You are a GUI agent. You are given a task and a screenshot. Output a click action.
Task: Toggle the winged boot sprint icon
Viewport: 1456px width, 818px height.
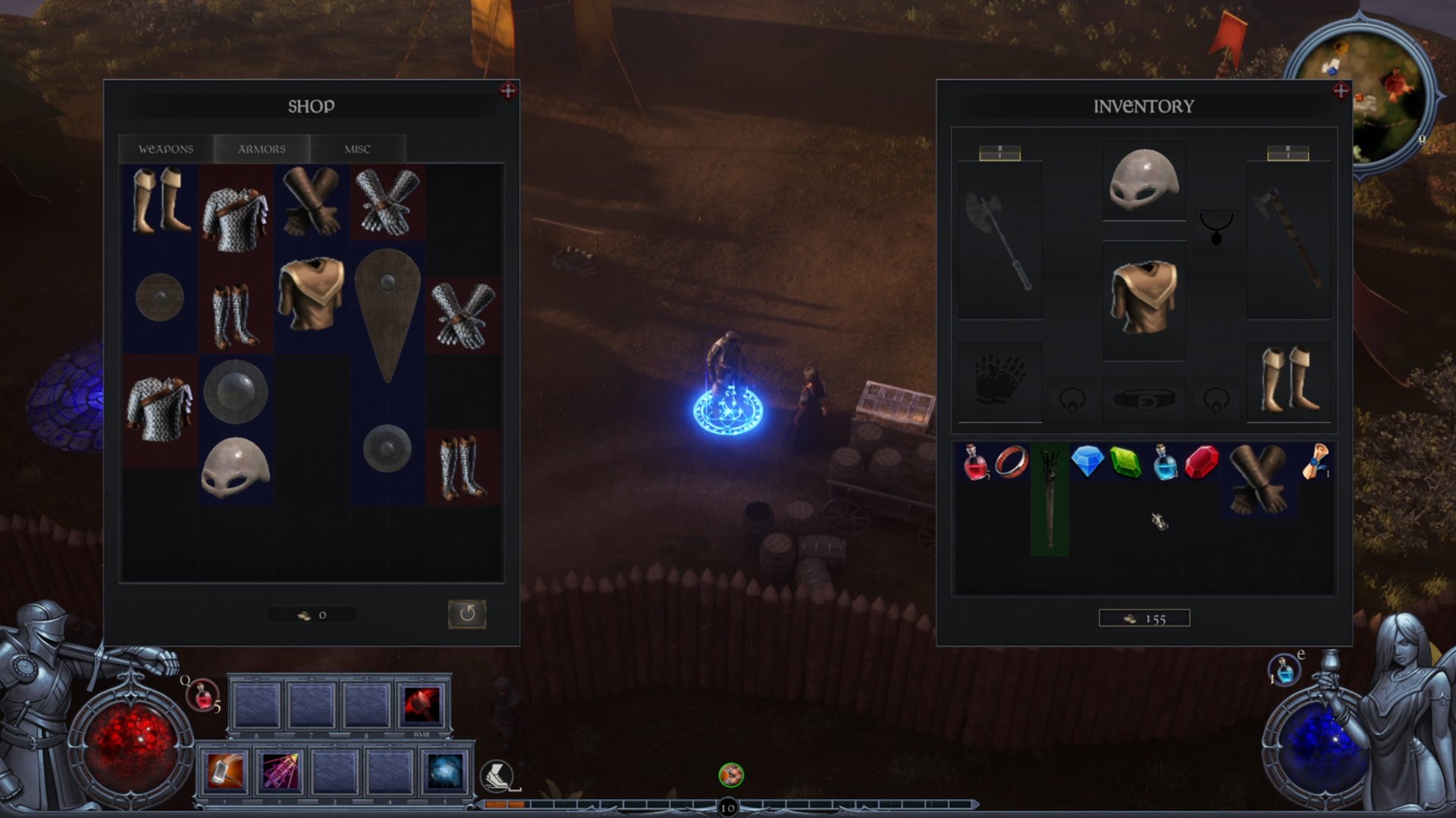[x=497, y=776]
